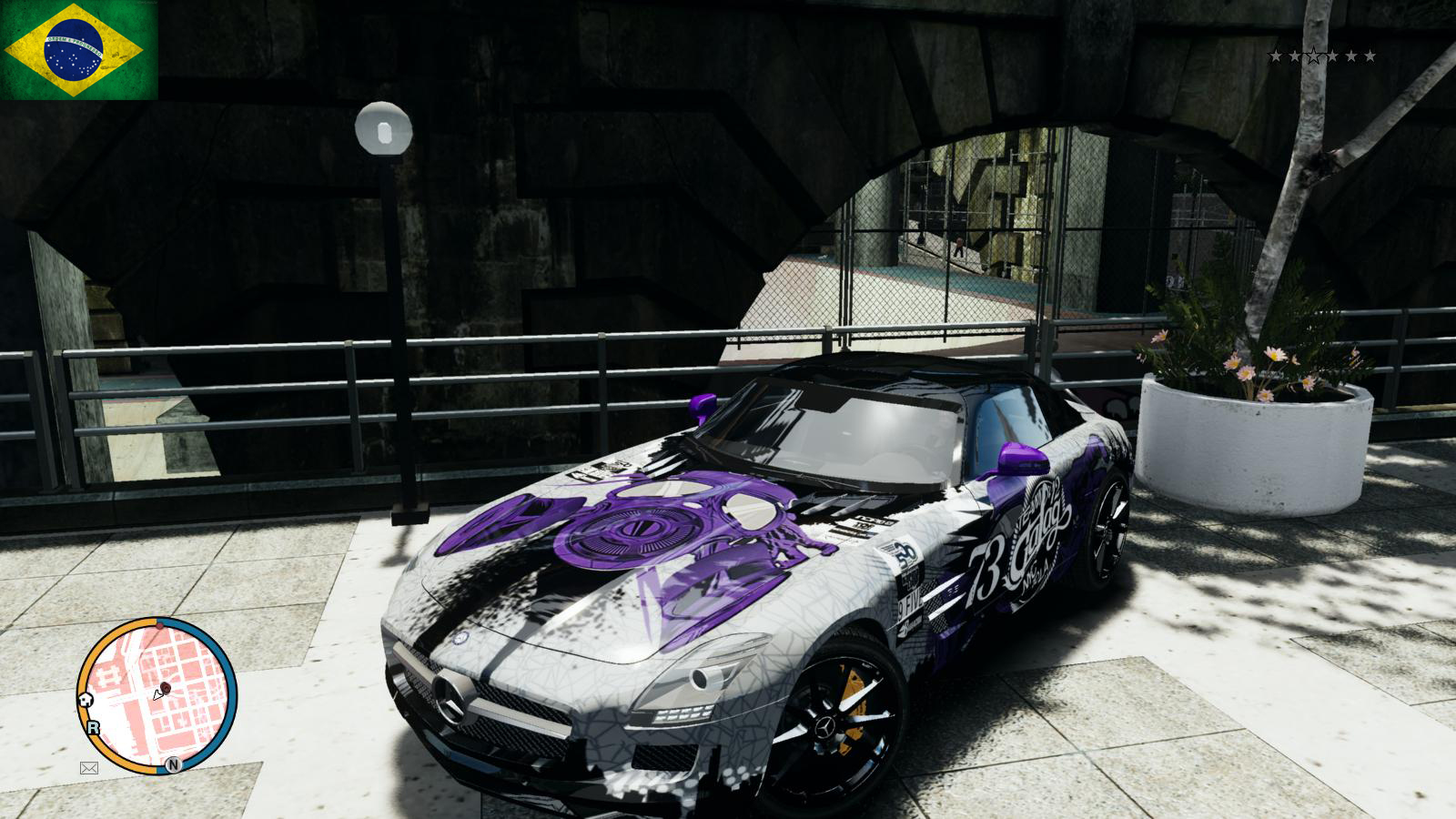Viewport: 1456px width, 819px height.
Task: Open the envelope message icon
Action: pyautogui.click(x=89, y=768)
